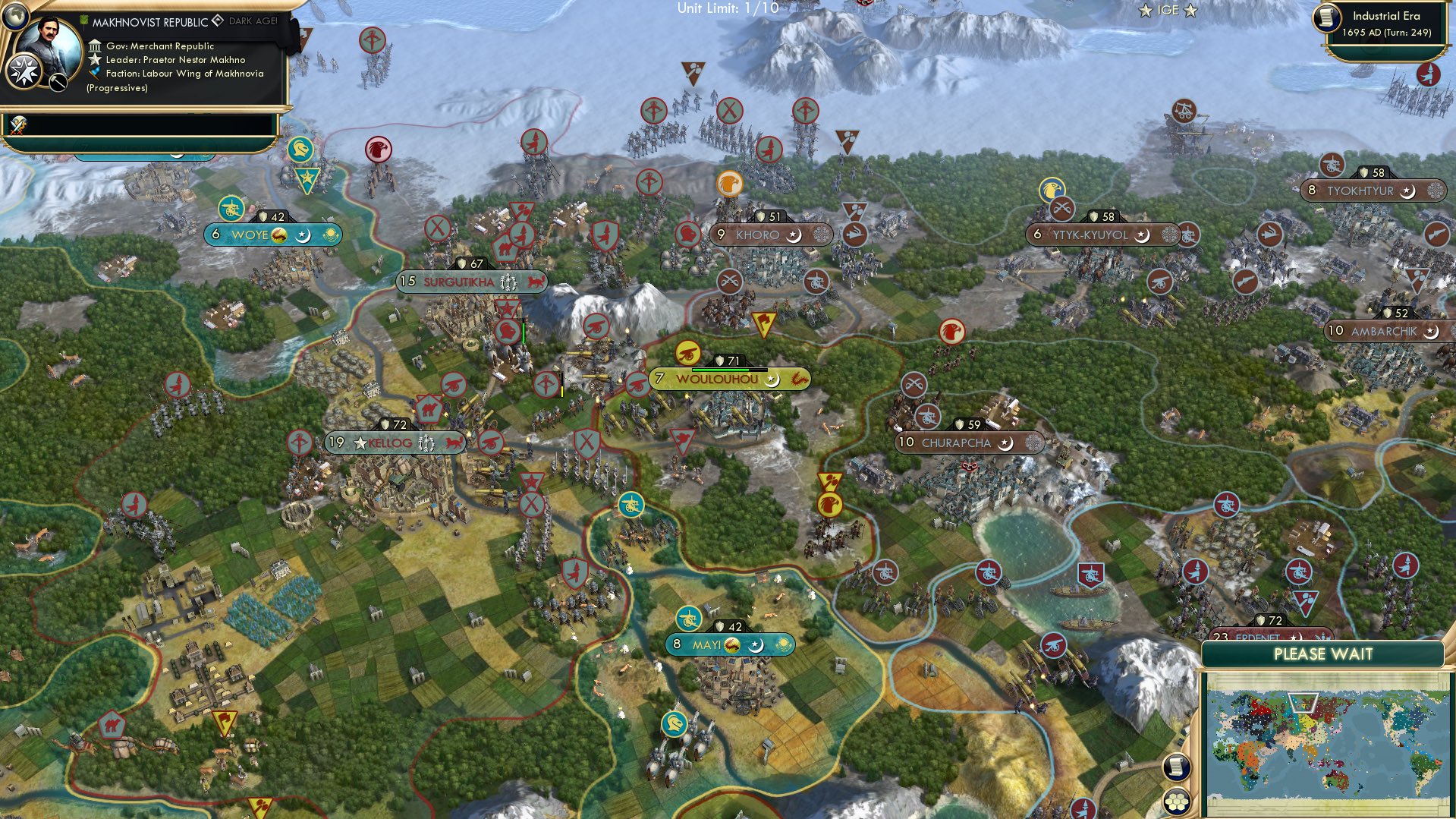Viewport: 1456px width, 819px height.
Task: Click the crossed swords notification icon
Action: pyautogui.click(x=18, y=124)
